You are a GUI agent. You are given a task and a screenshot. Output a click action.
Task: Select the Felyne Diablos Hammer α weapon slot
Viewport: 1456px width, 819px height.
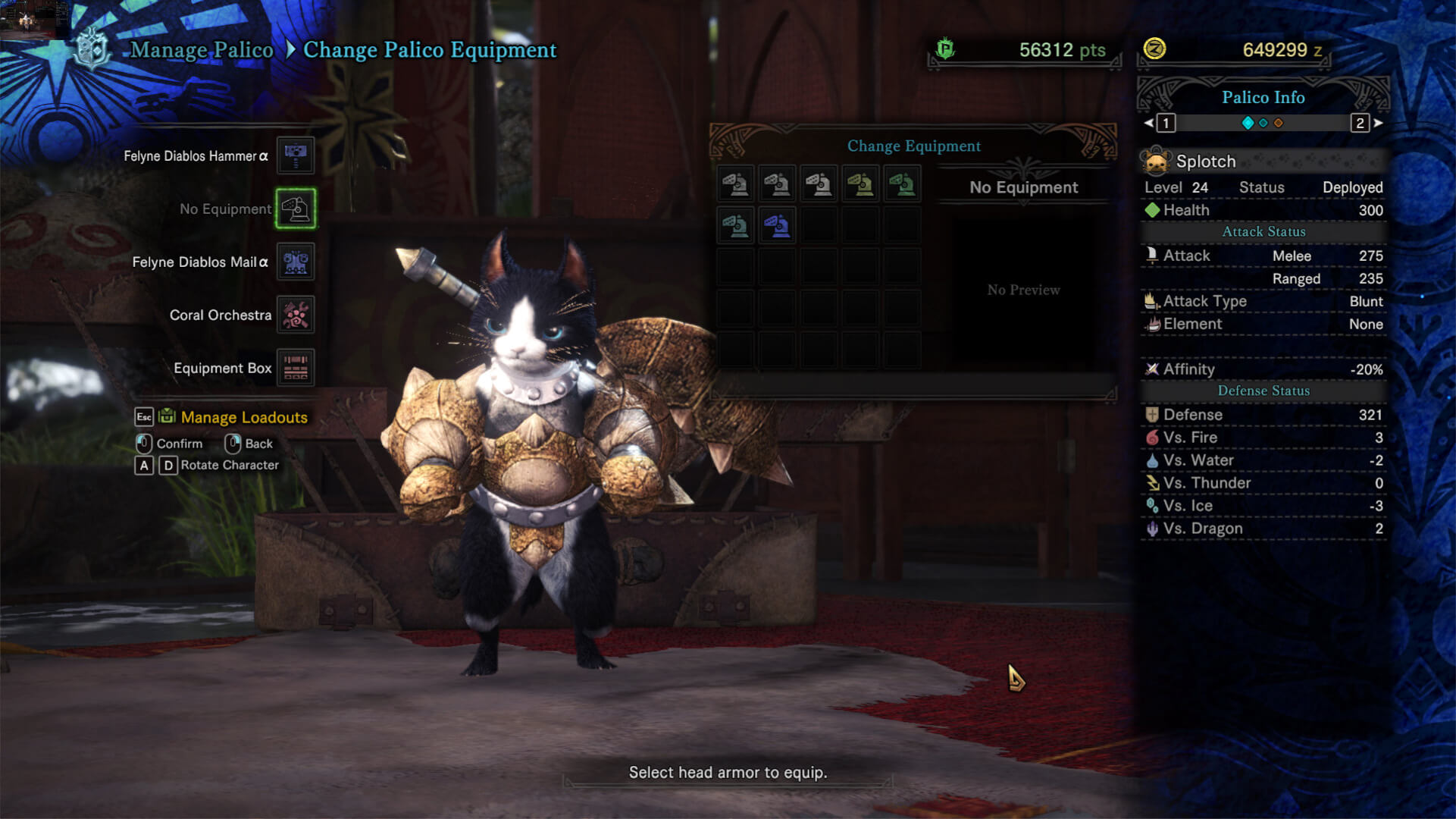click(295, 155)
